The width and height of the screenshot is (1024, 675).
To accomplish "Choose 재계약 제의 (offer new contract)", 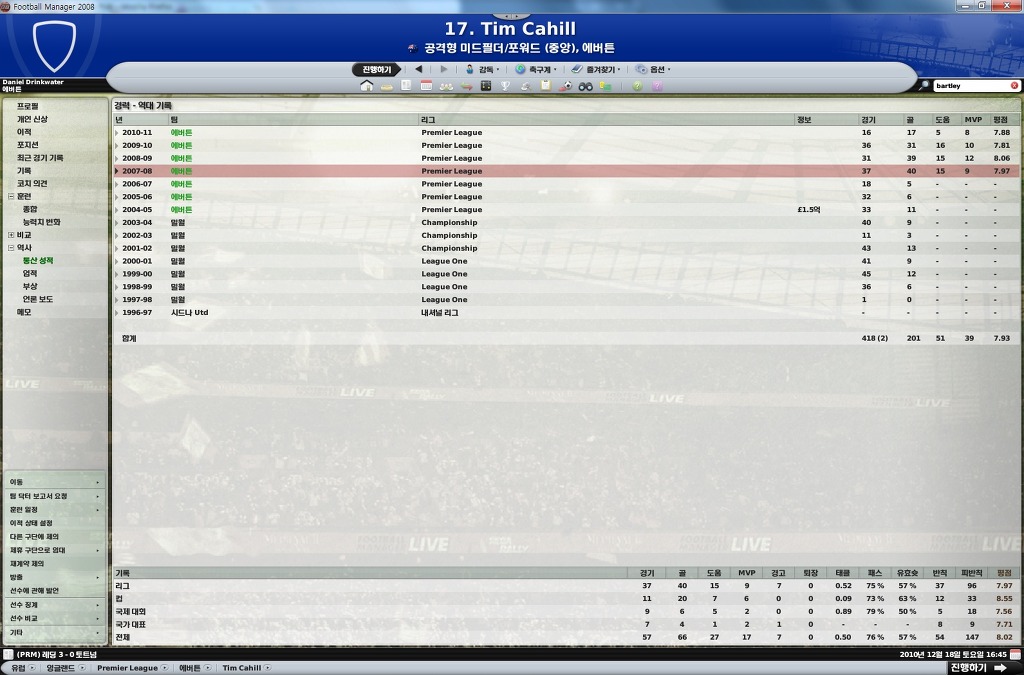I will pyautogui.click(x=30, y=564).
